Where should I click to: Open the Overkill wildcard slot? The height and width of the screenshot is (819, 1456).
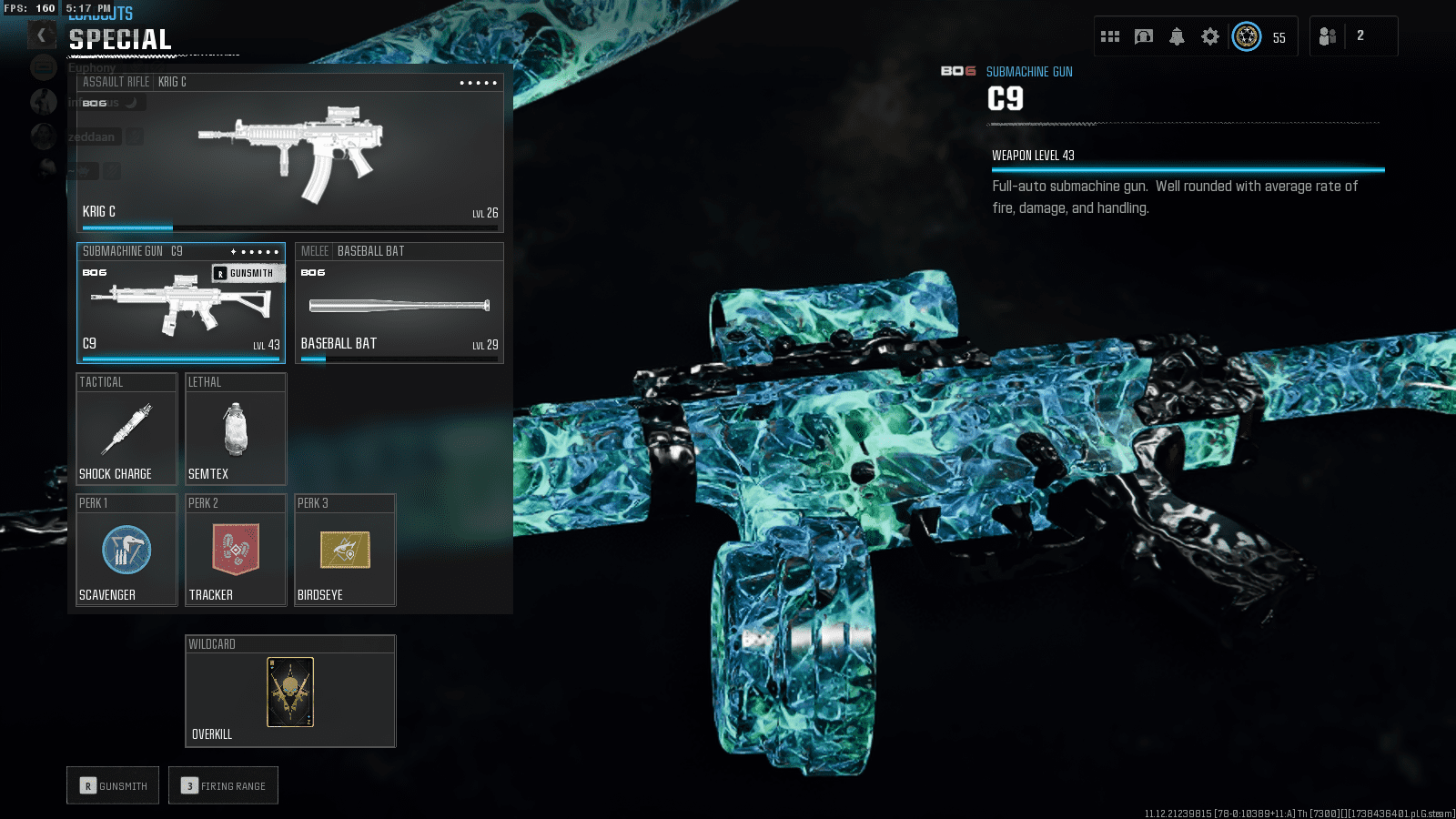(x=290, y=692)
